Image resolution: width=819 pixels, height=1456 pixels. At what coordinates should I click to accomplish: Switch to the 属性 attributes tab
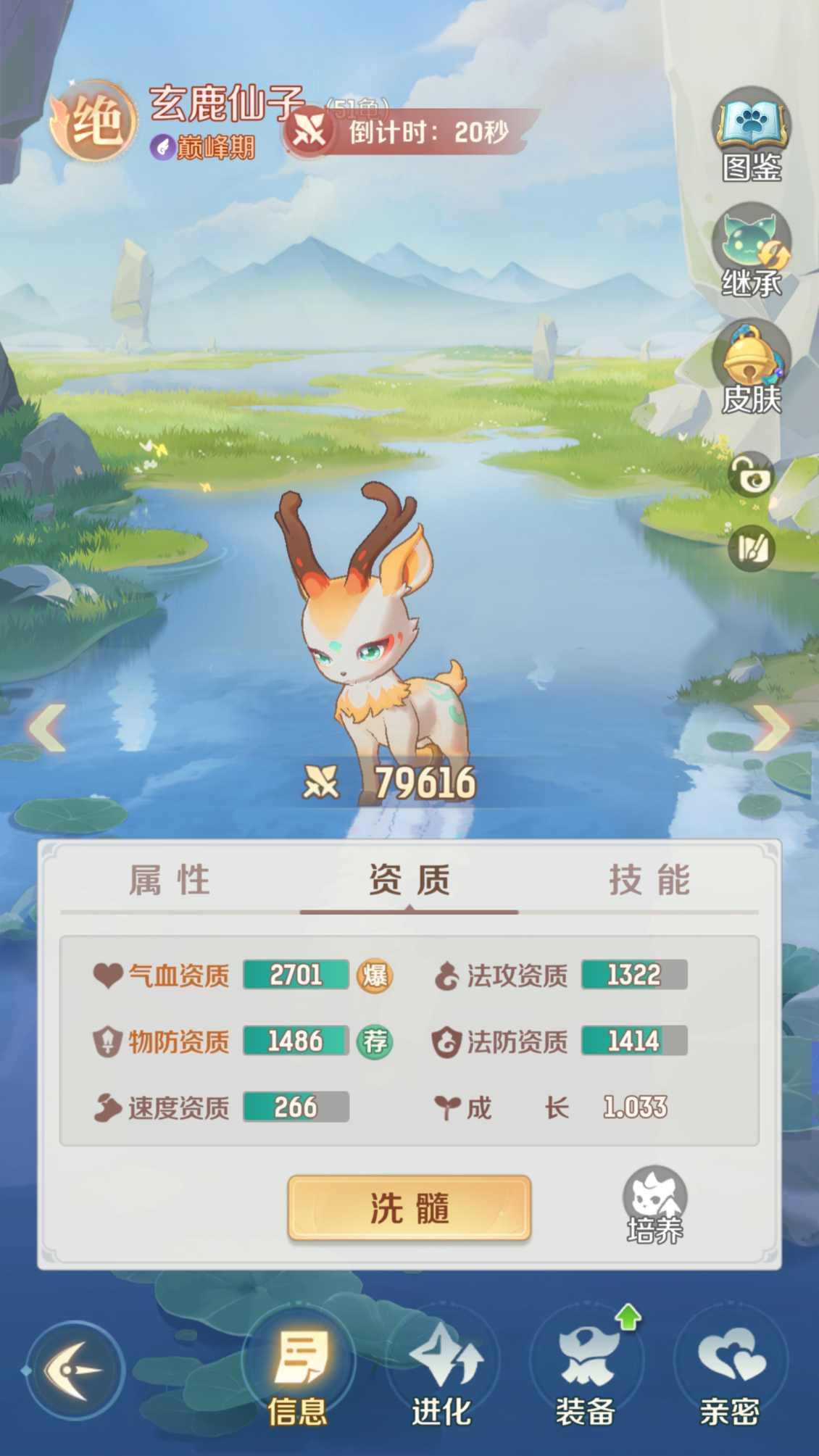coord(170,881)
